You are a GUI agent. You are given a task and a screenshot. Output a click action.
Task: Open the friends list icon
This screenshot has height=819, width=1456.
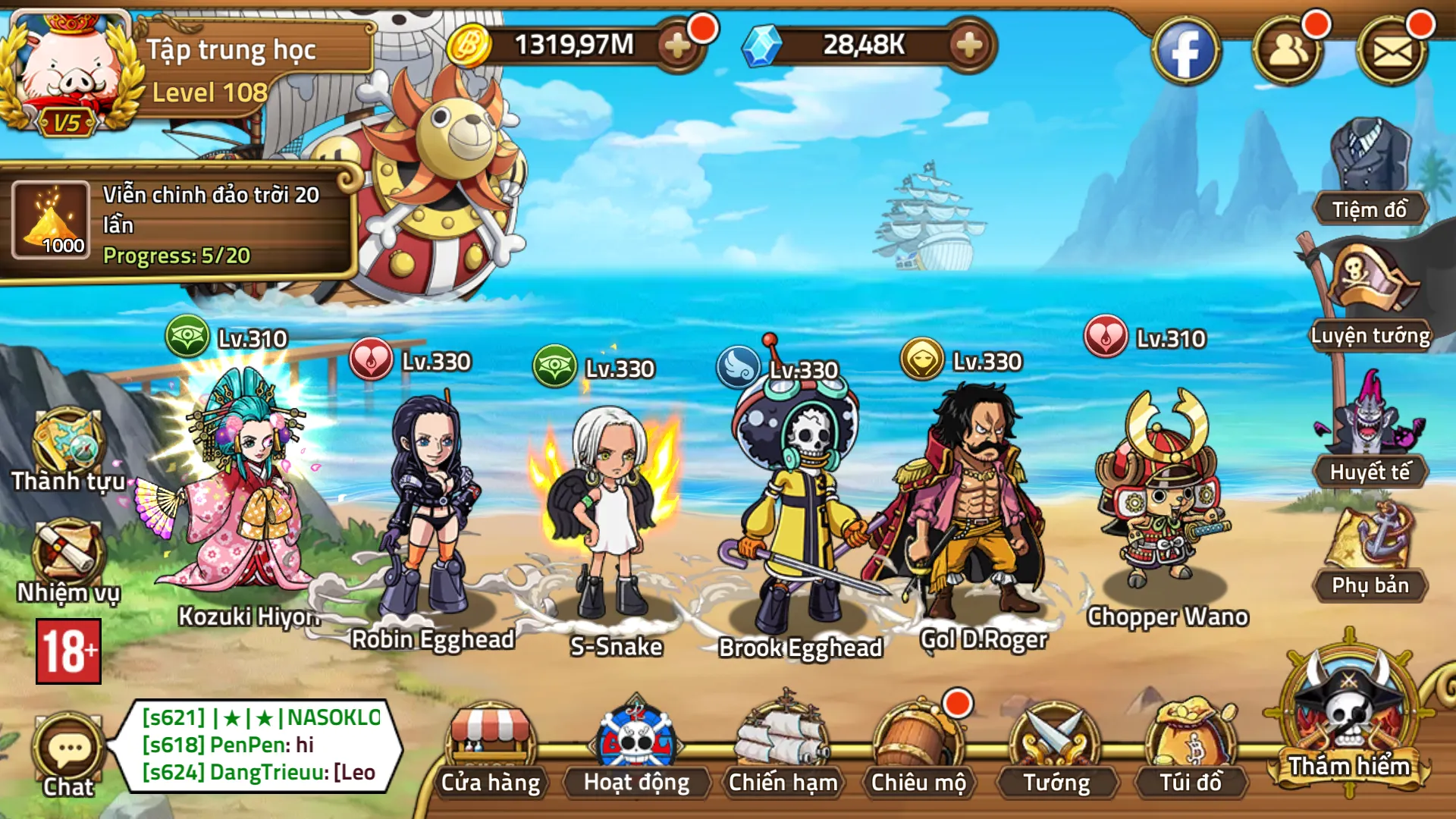pos(1287,52)
